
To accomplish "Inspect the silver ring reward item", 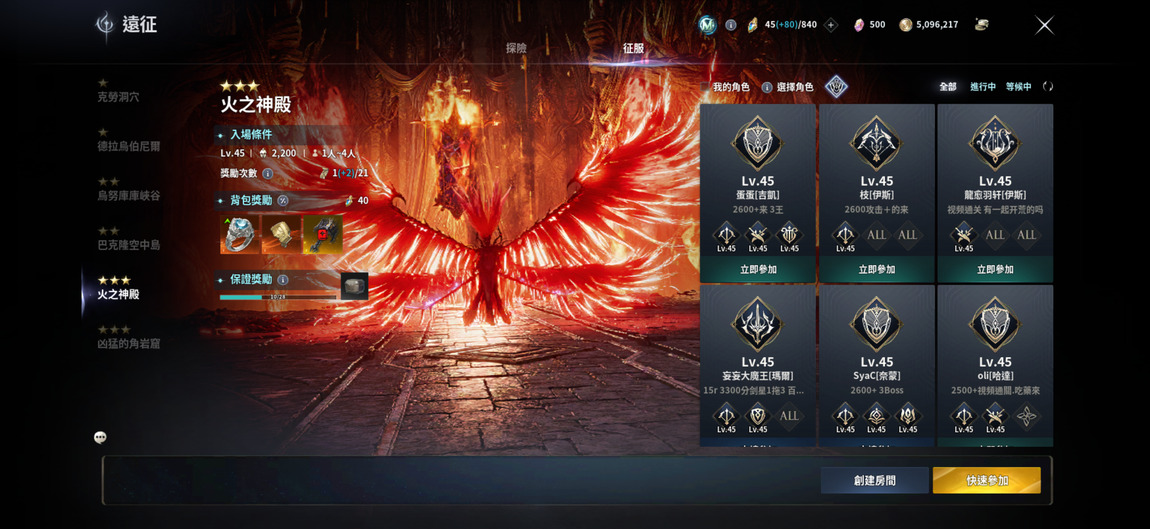I will pos(239,234).
